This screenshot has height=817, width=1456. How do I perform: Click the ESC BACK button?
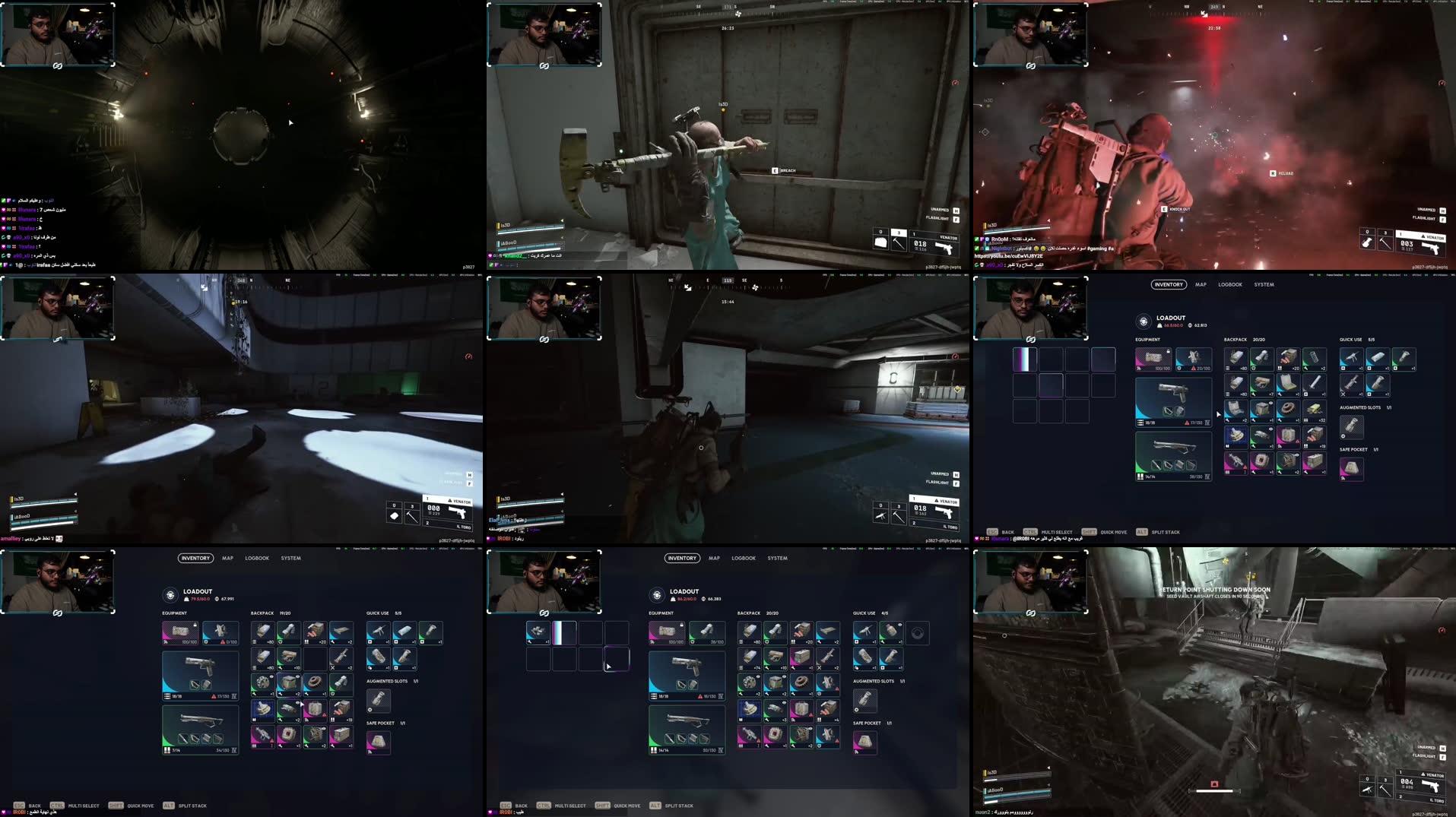coord(1004,532)
